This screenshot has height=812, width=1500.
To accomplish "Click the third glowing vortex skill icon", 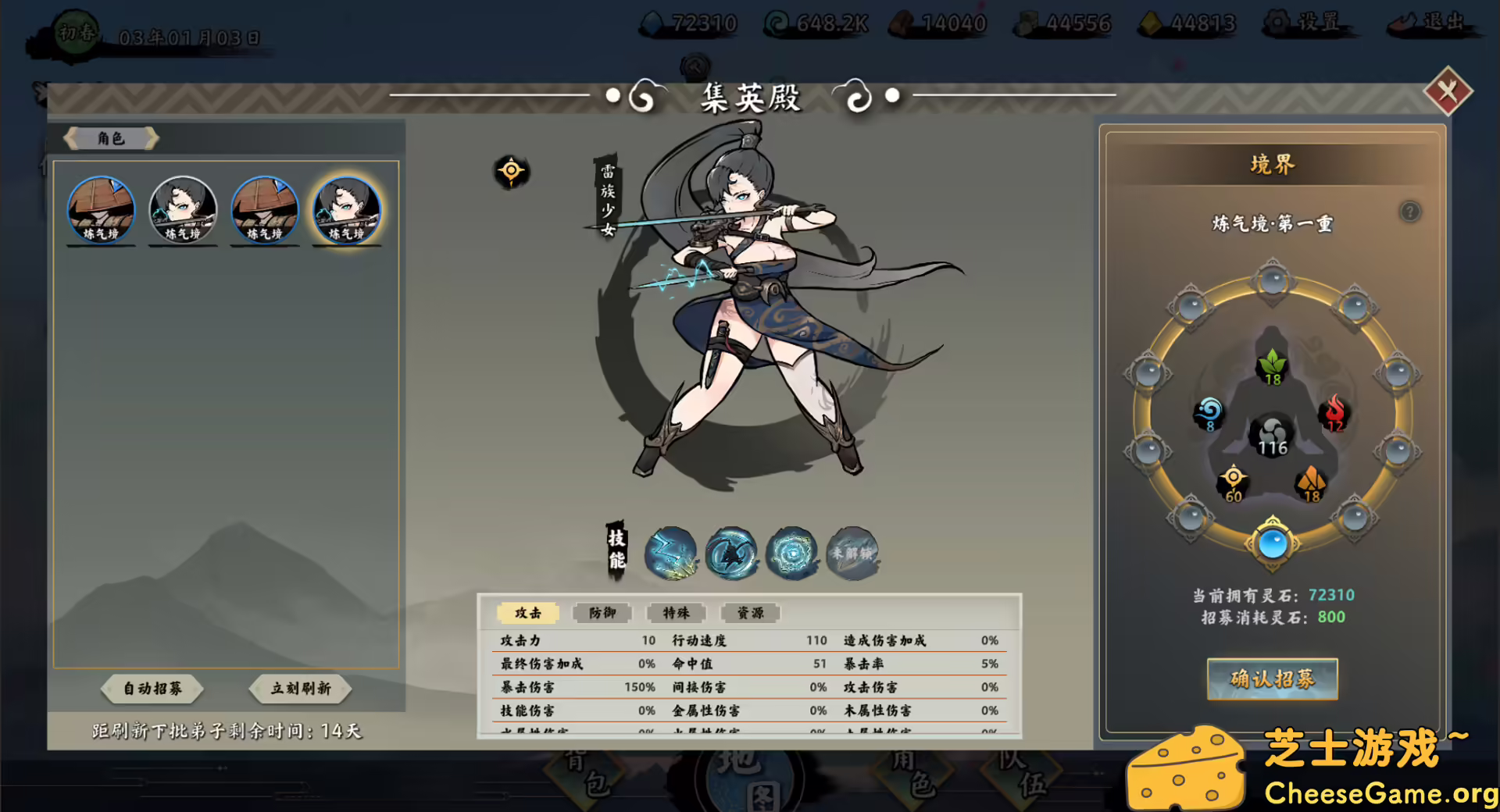I will pos(791,554).
